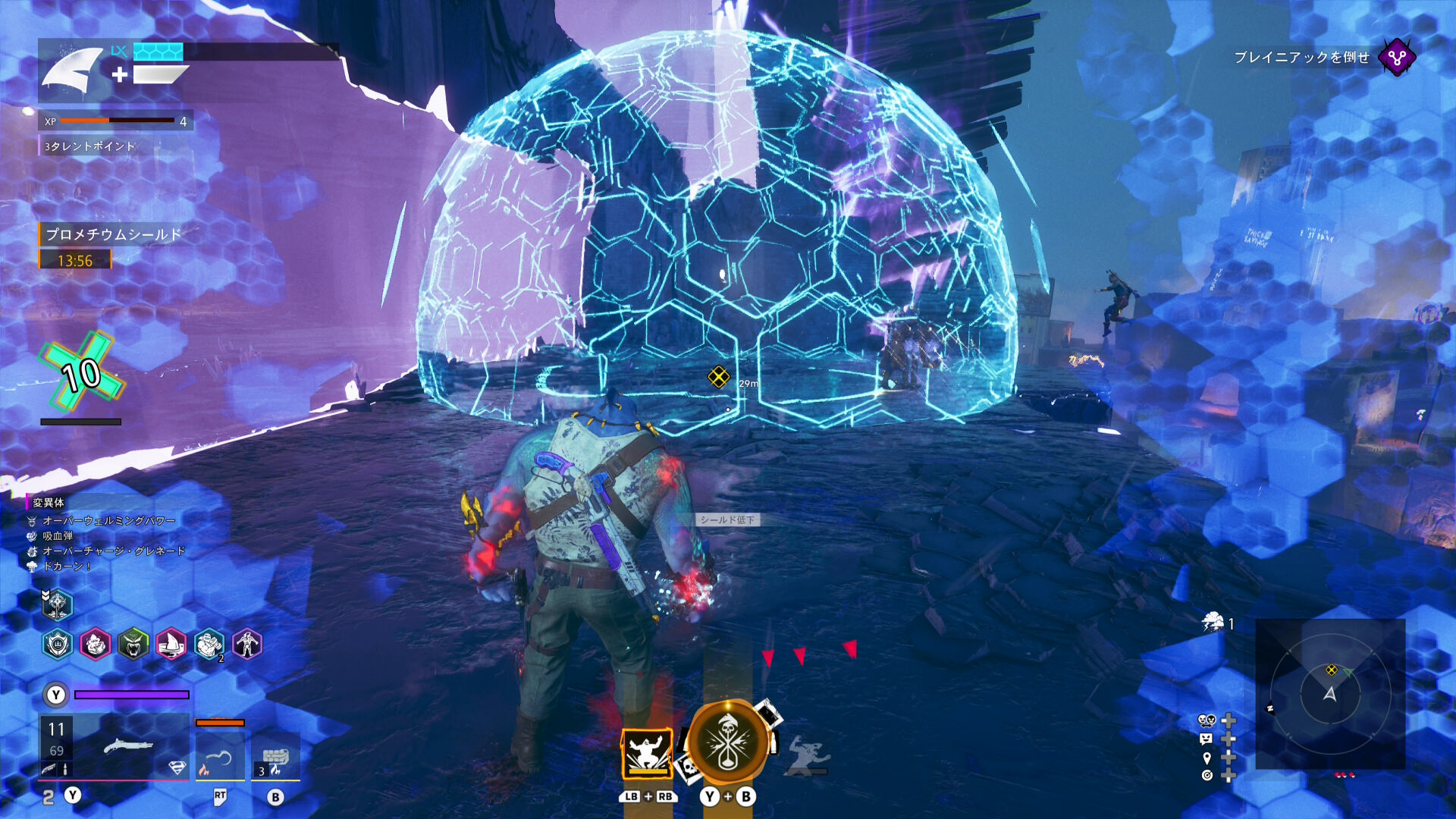Viewport: 1456px width, 819px height.
Task: Click the radar minimap
Action: (x=1330, y=694)
